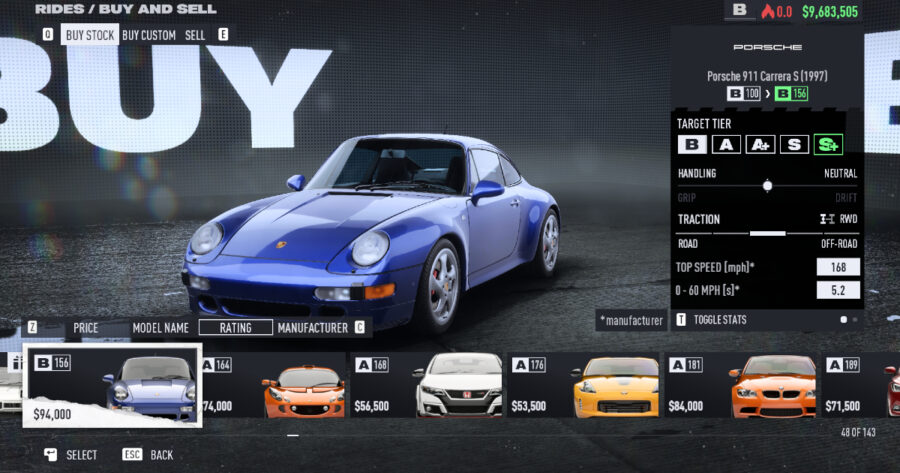Select target tier S

pos(794,144)
